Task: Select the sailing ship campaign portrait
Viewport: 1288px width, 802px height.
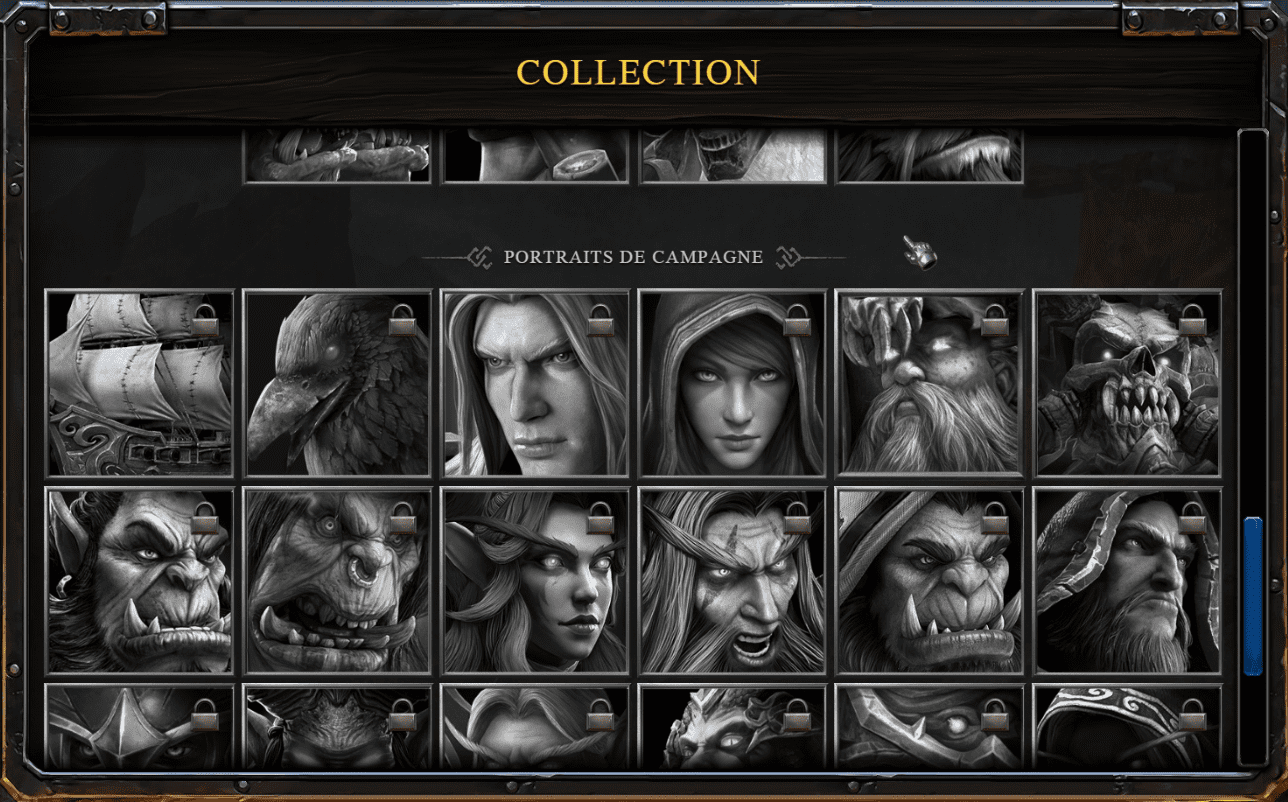Action: [140, 383]
